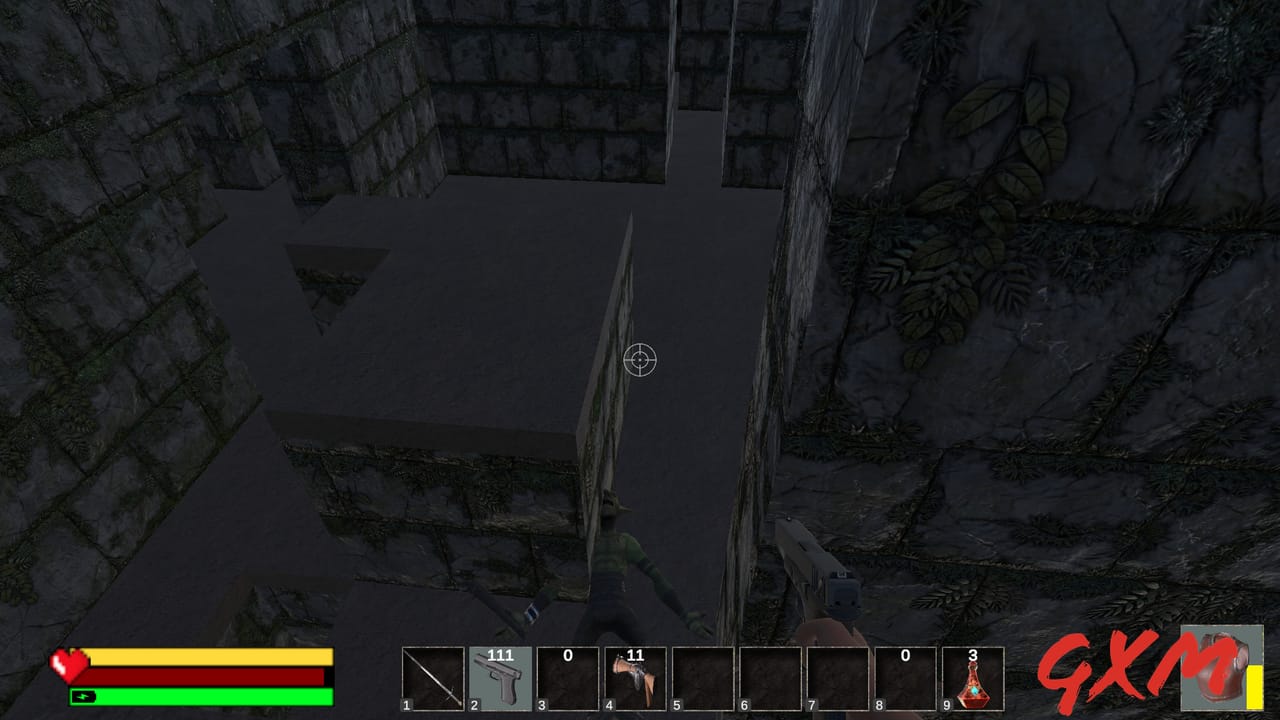Click the crosshair at screen center

[638, 361]
